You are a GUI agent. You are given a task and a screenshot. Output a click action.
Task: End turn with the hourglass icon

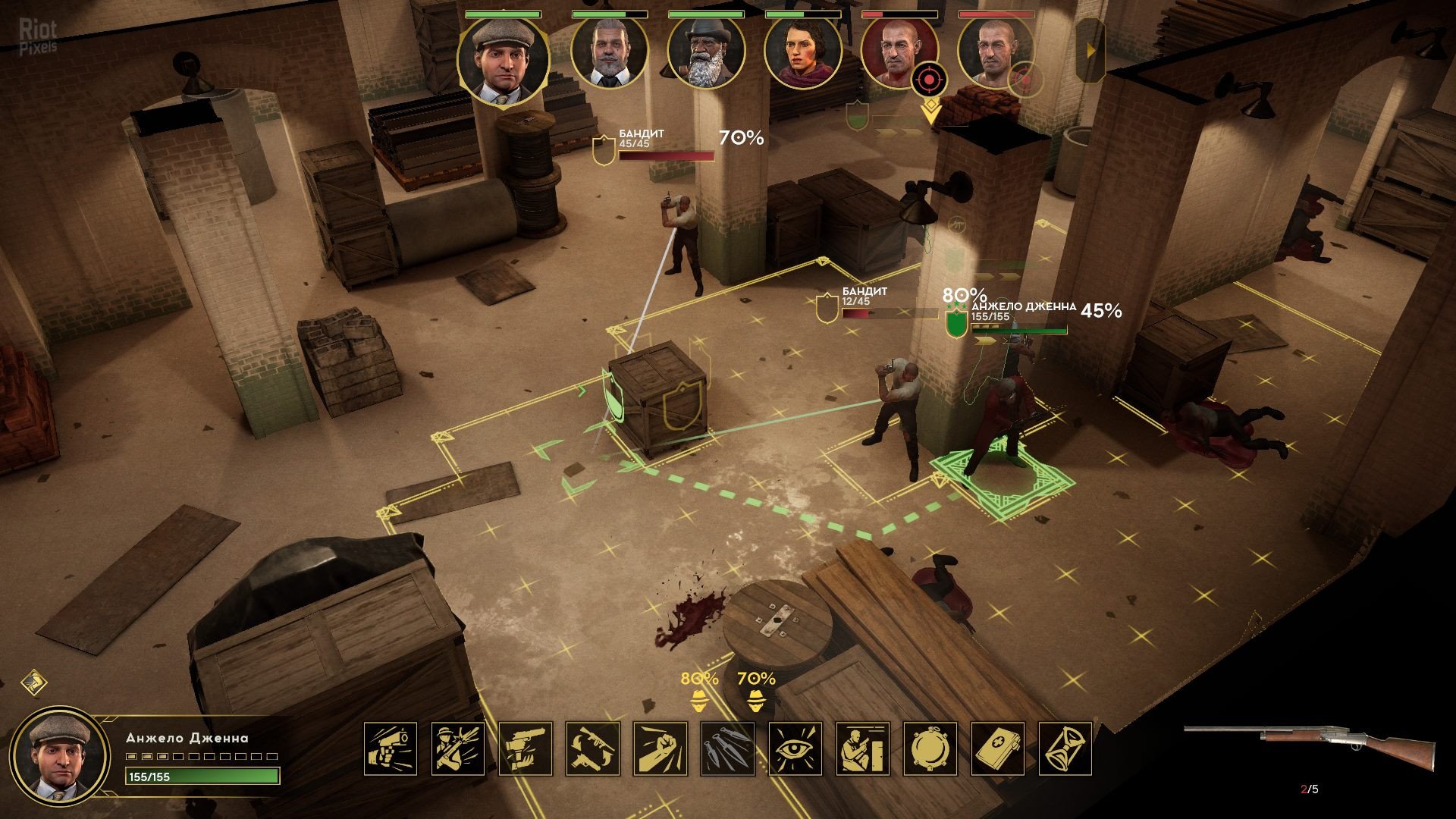[x=1065, y=748]
